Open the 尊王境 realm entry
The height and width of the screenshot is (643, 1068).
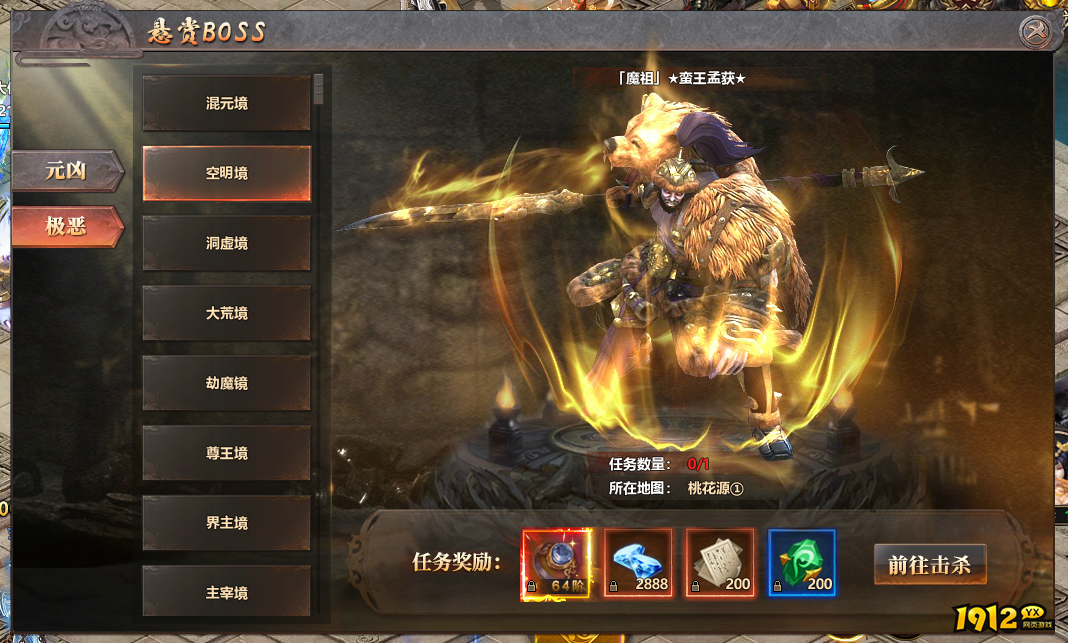(x=227, y=453)
